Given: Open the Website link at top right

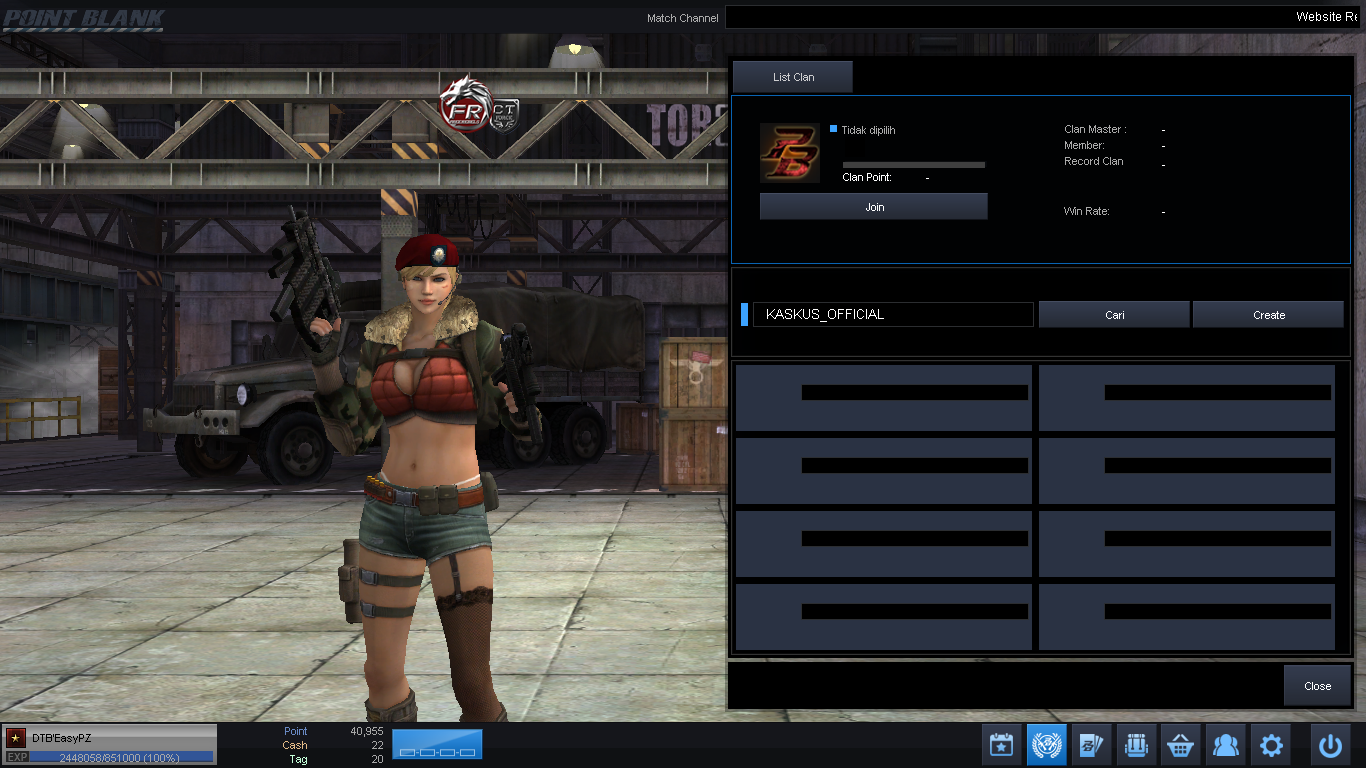Looking at the screenshot, I should (x=1326, y=17).
